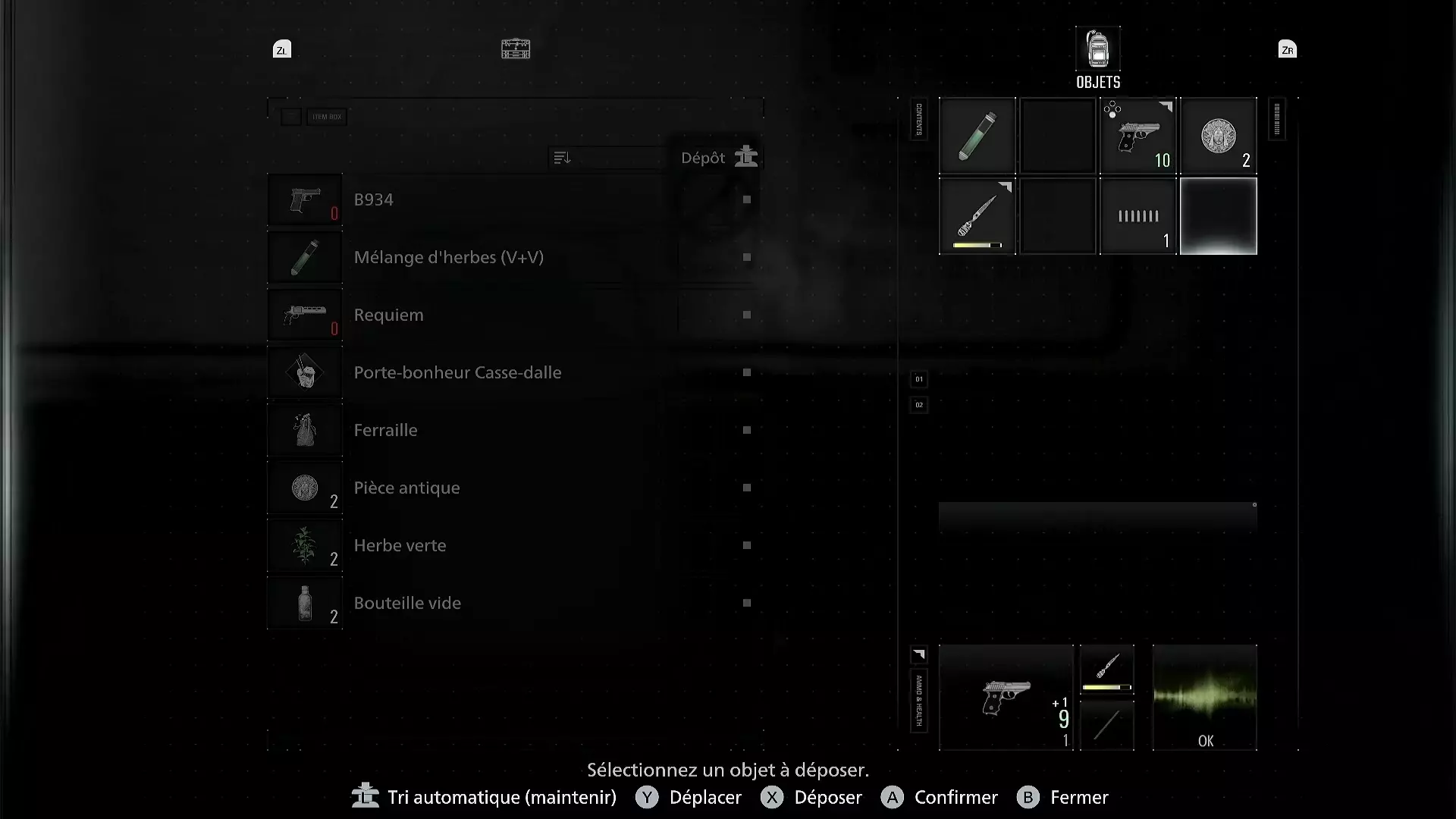
Task: Select the equipped knife sub-weapon slot
Action: tap(1107, 670)
